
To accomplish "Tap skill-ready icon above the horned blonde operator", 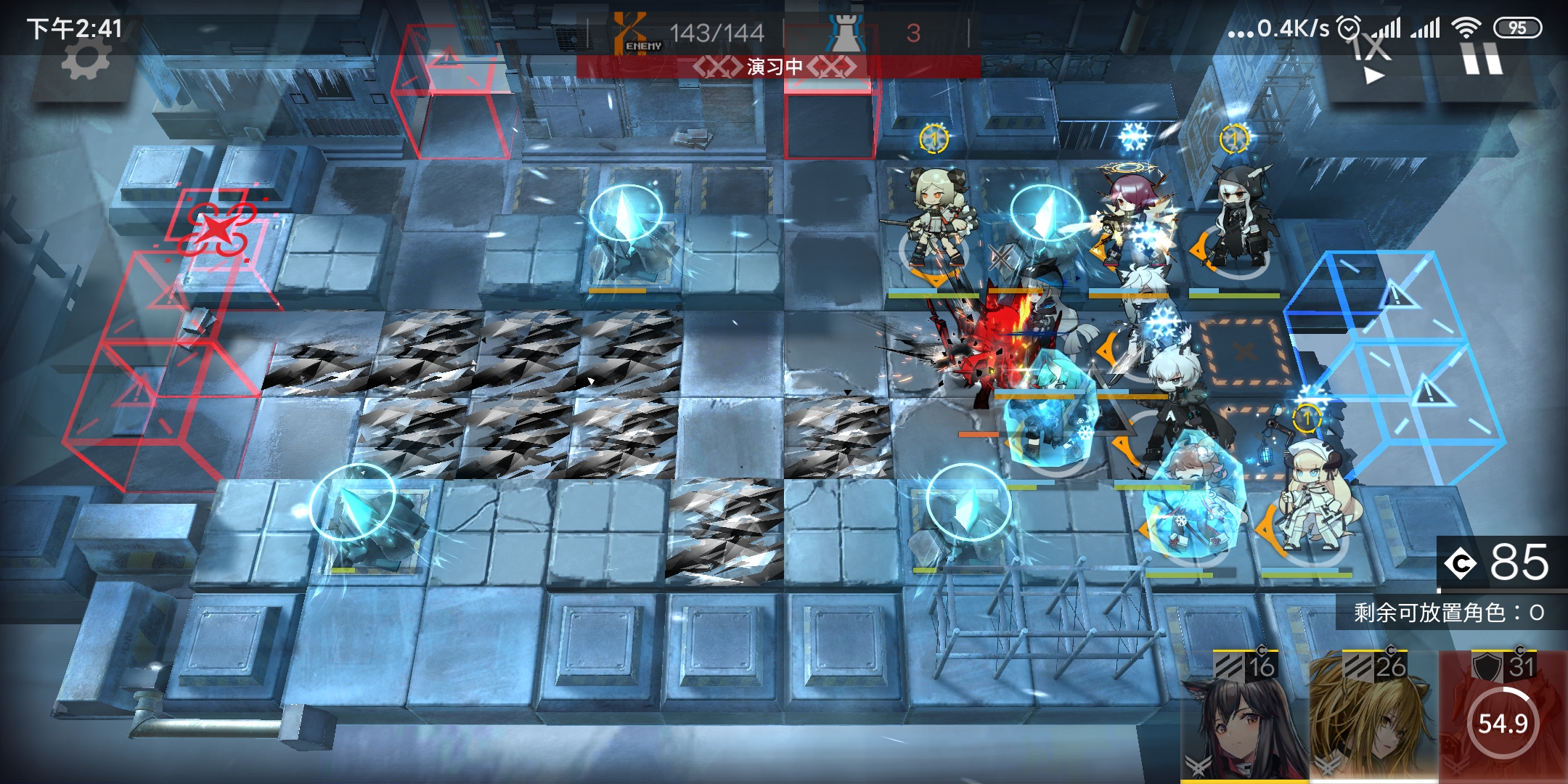I will pos(934,138).
